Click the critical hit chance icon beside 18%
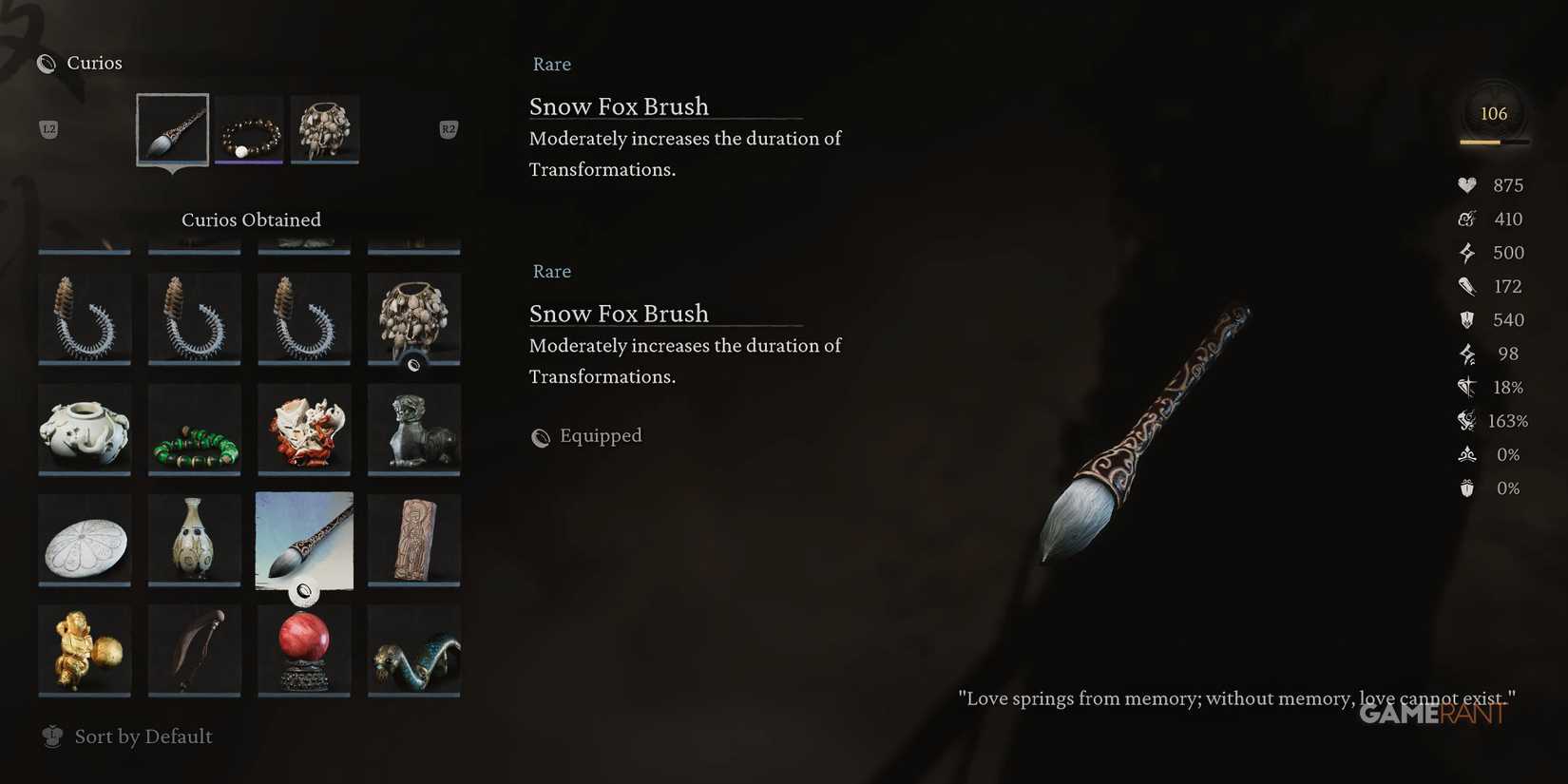 coord(1466,387)
